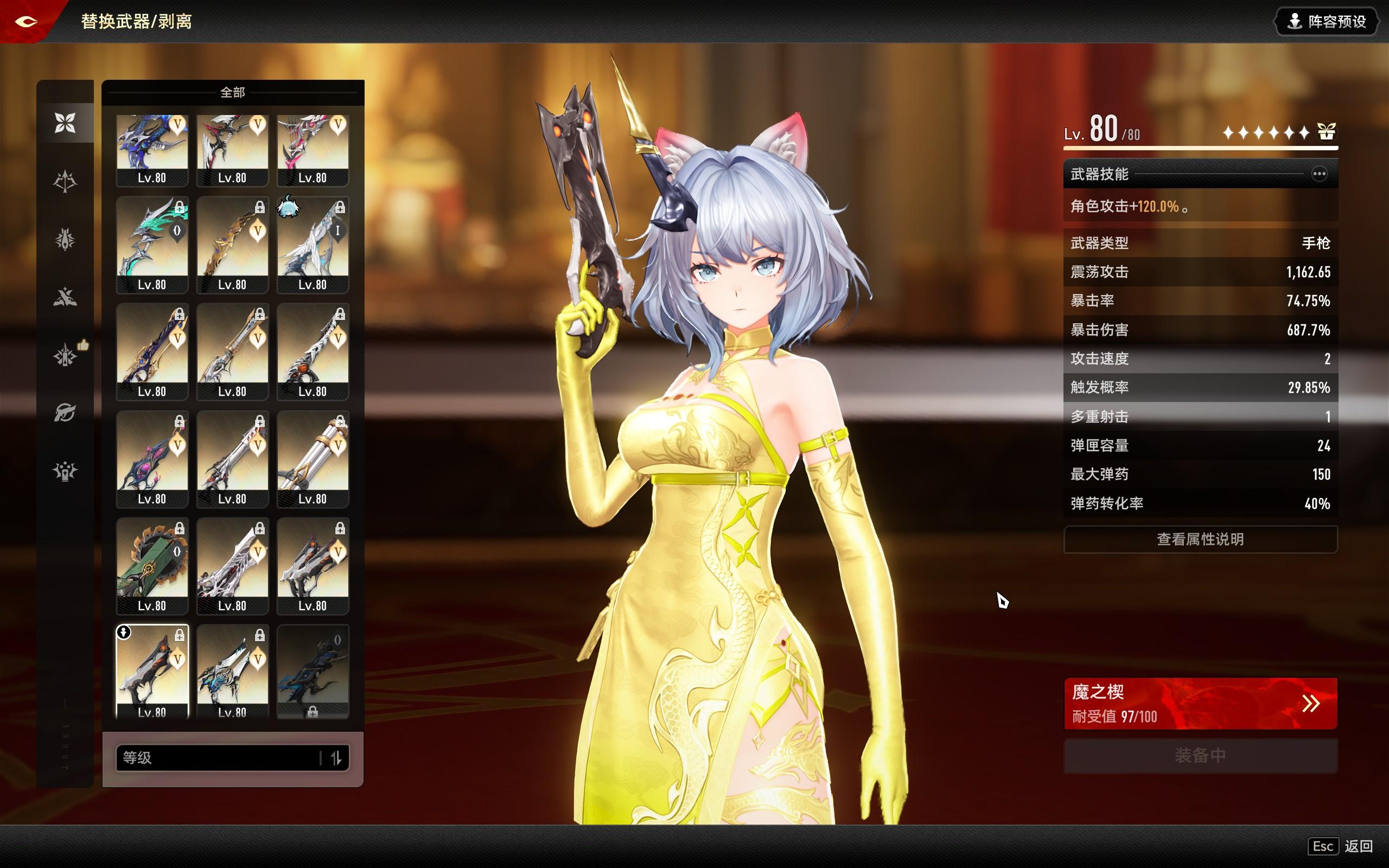The height and width of the screenshot is (868, 1389).
Task: Pick the white bow with blue mascot
Action: pos(313,244)
